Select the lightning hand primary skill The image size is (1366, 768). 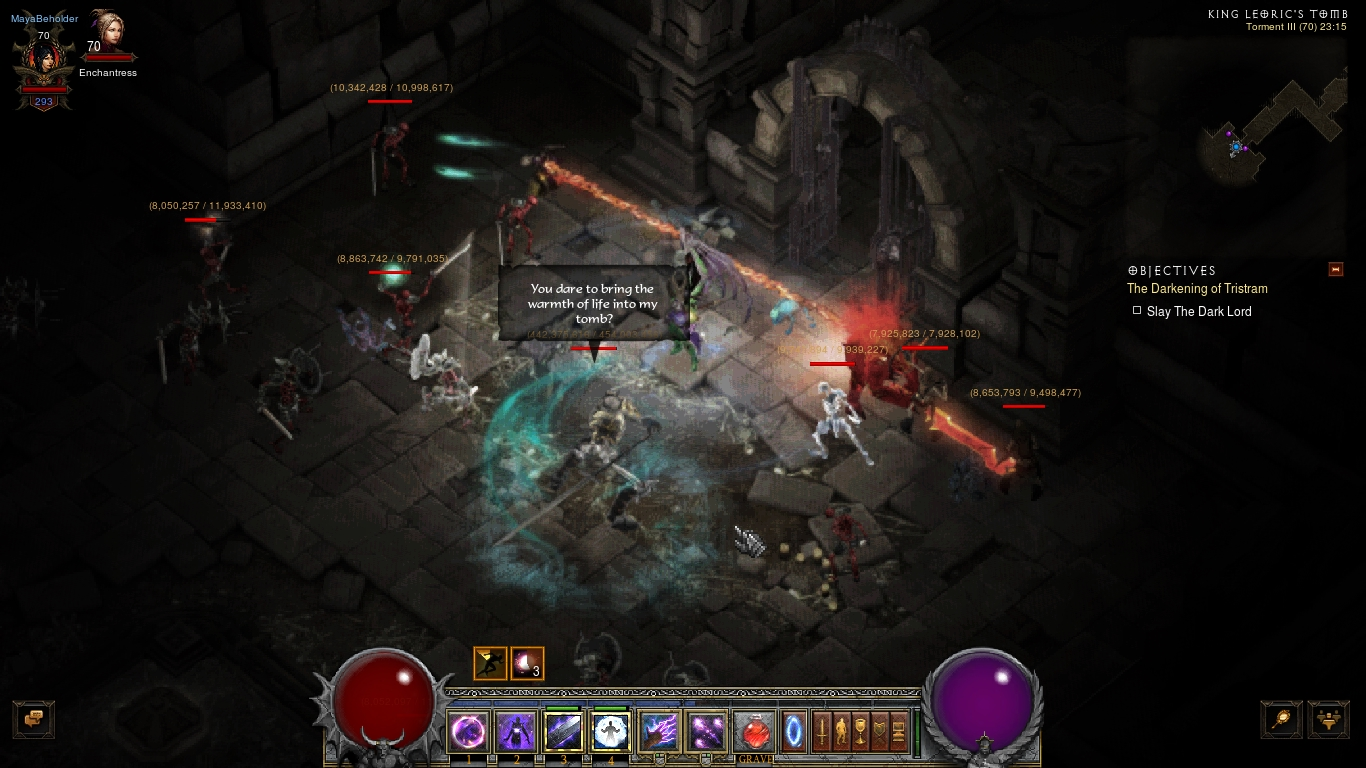click(x=659, y=732)
